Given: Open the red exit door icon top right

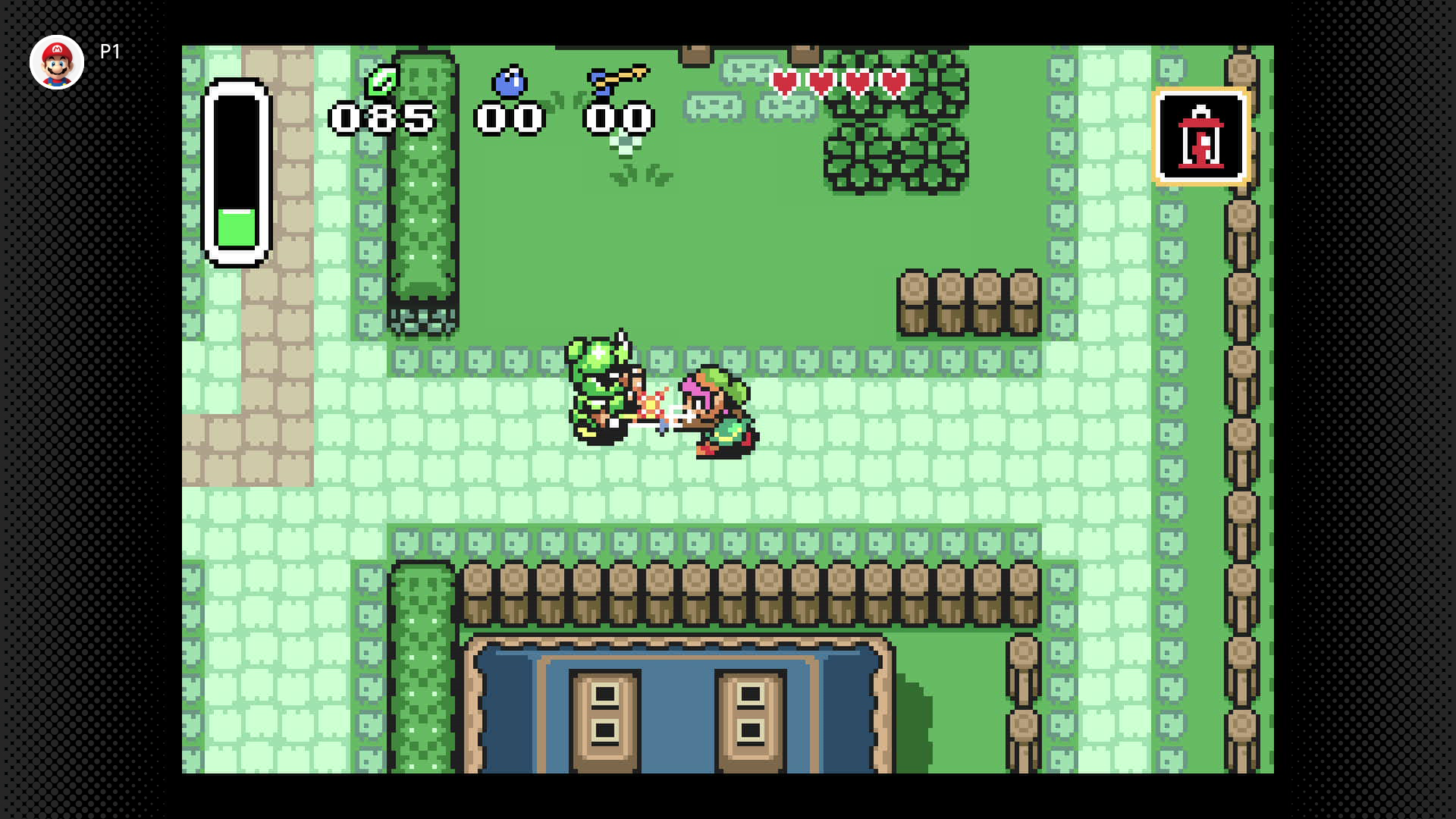Looking at the screenshot, I should [x=1201, y=136].
